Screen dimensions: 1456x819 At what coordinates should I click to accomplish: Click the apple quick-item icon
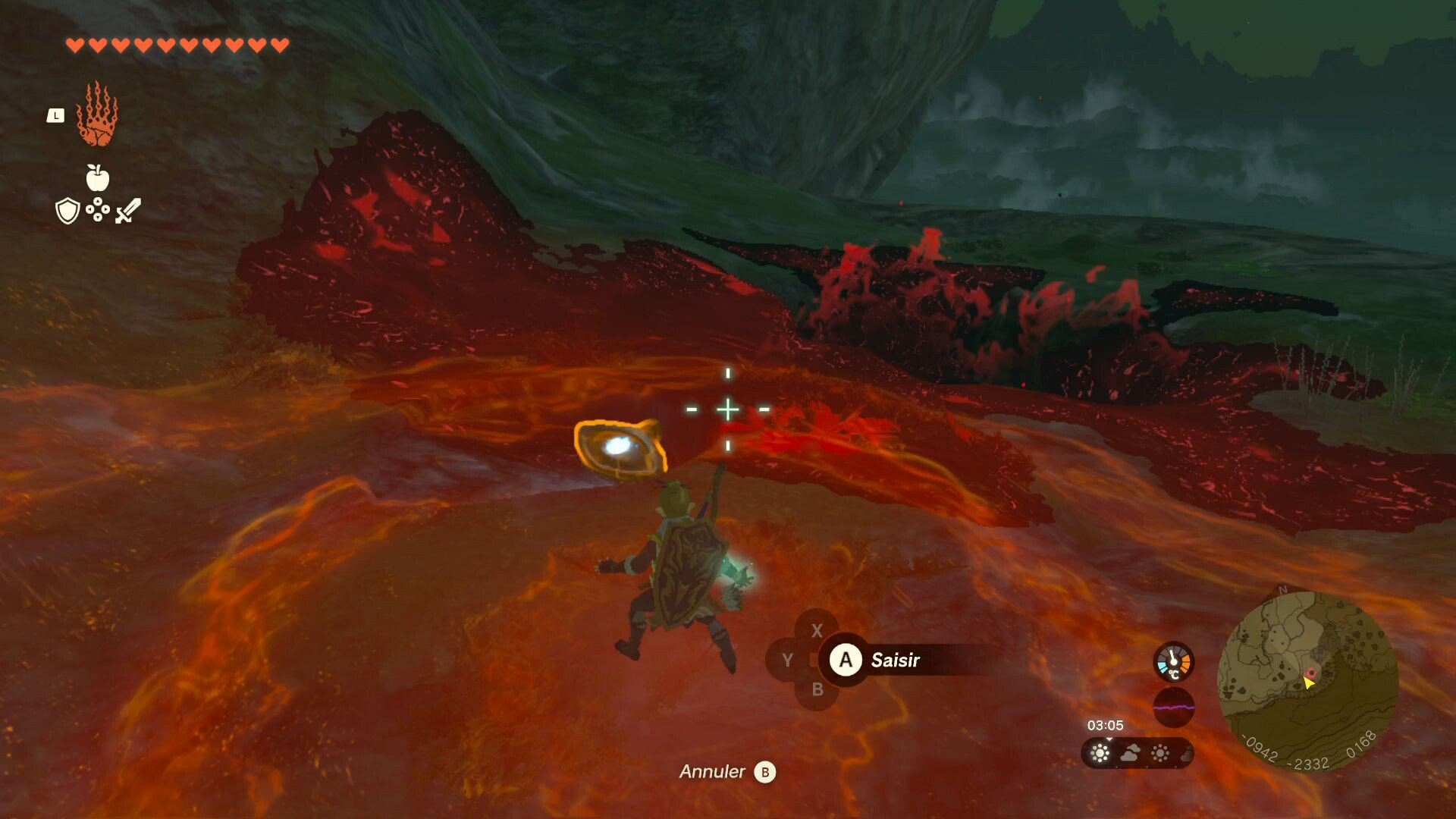(97, 178)
